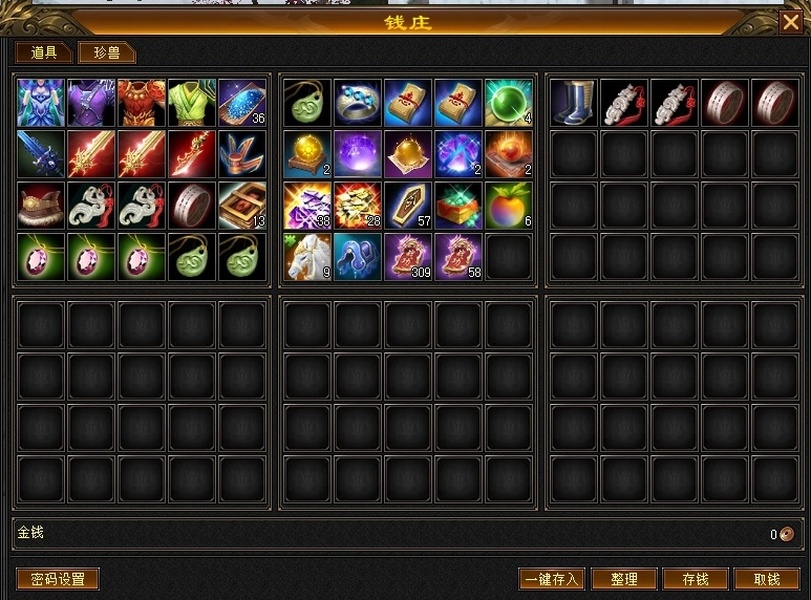Sort items with the 整理 button
811x600 pixels.
point(624,579)
